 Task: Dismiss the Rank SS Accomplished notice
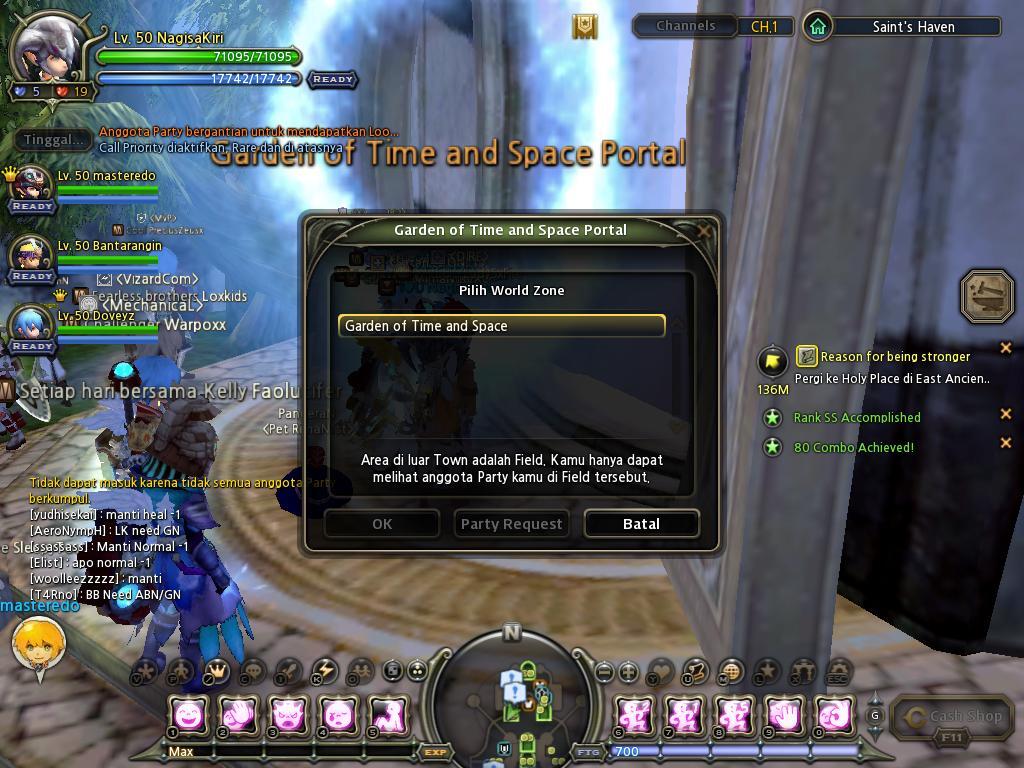pyautogui.click(x=1006, y=414)
